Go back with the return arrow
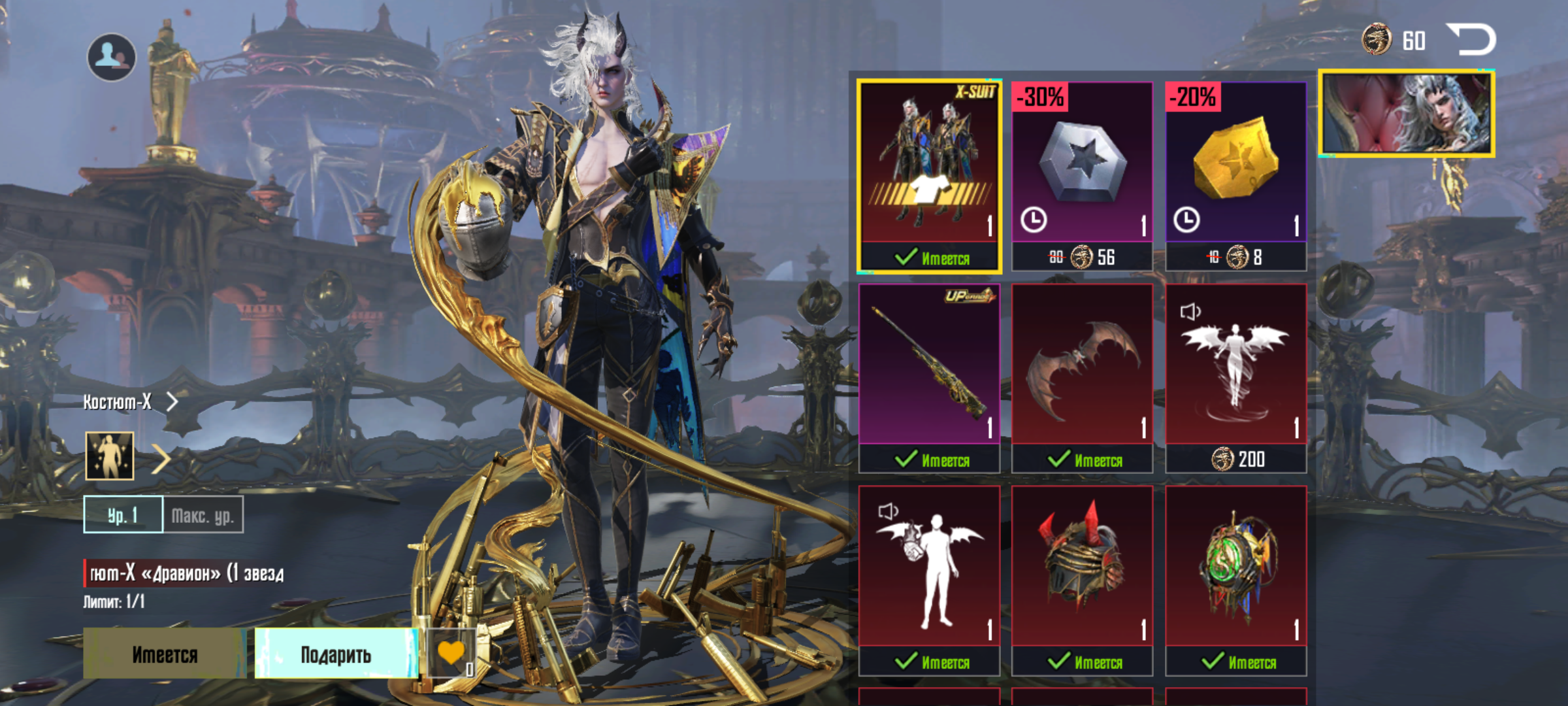 pyautogui.click(x=1471, y=40)
